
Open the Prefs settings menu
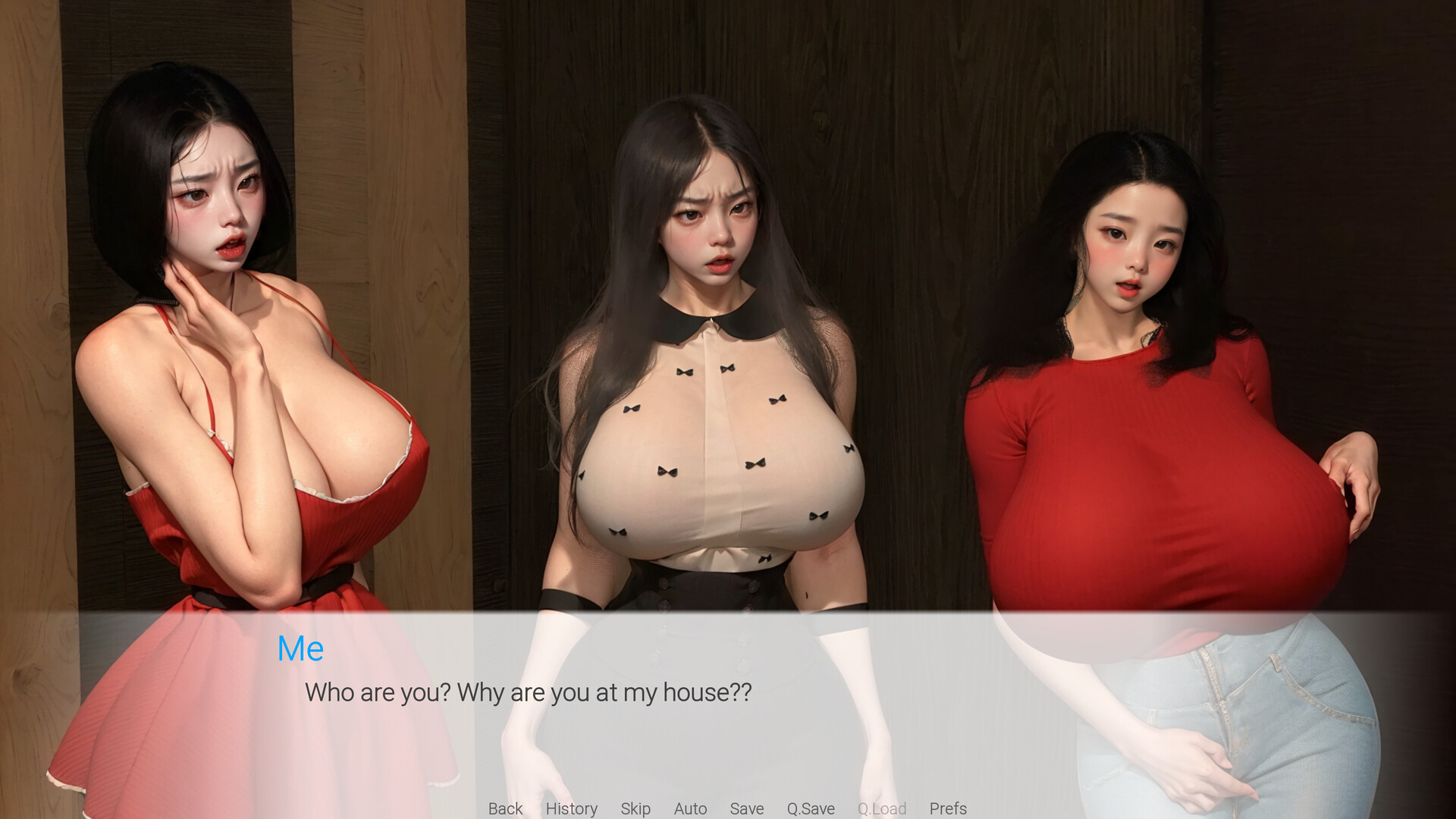click(x=948, y=808)
